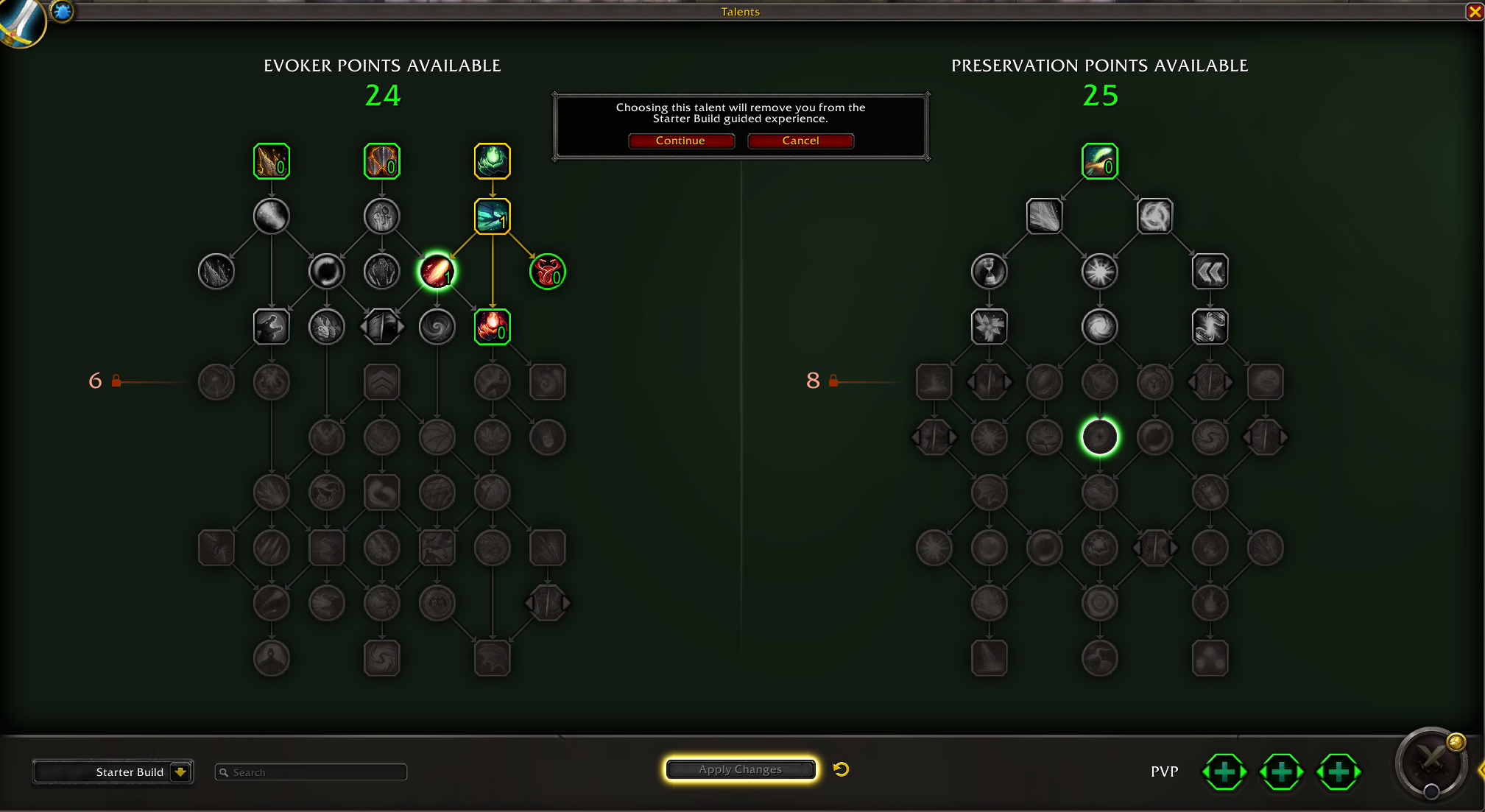Image resolution: width=1485 pixels, height=812 pixels.
Task: Choose the double-chevron Rewind talent
Action: pos(1210,271)
